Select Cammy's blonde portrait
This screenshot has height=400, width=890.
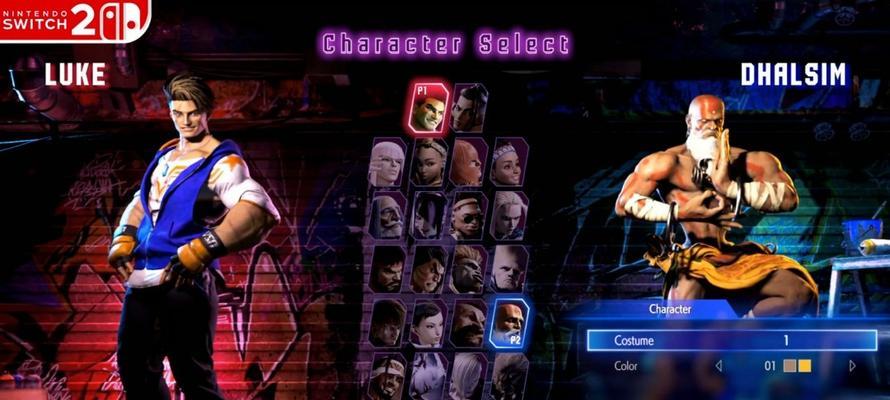[507, 214]
